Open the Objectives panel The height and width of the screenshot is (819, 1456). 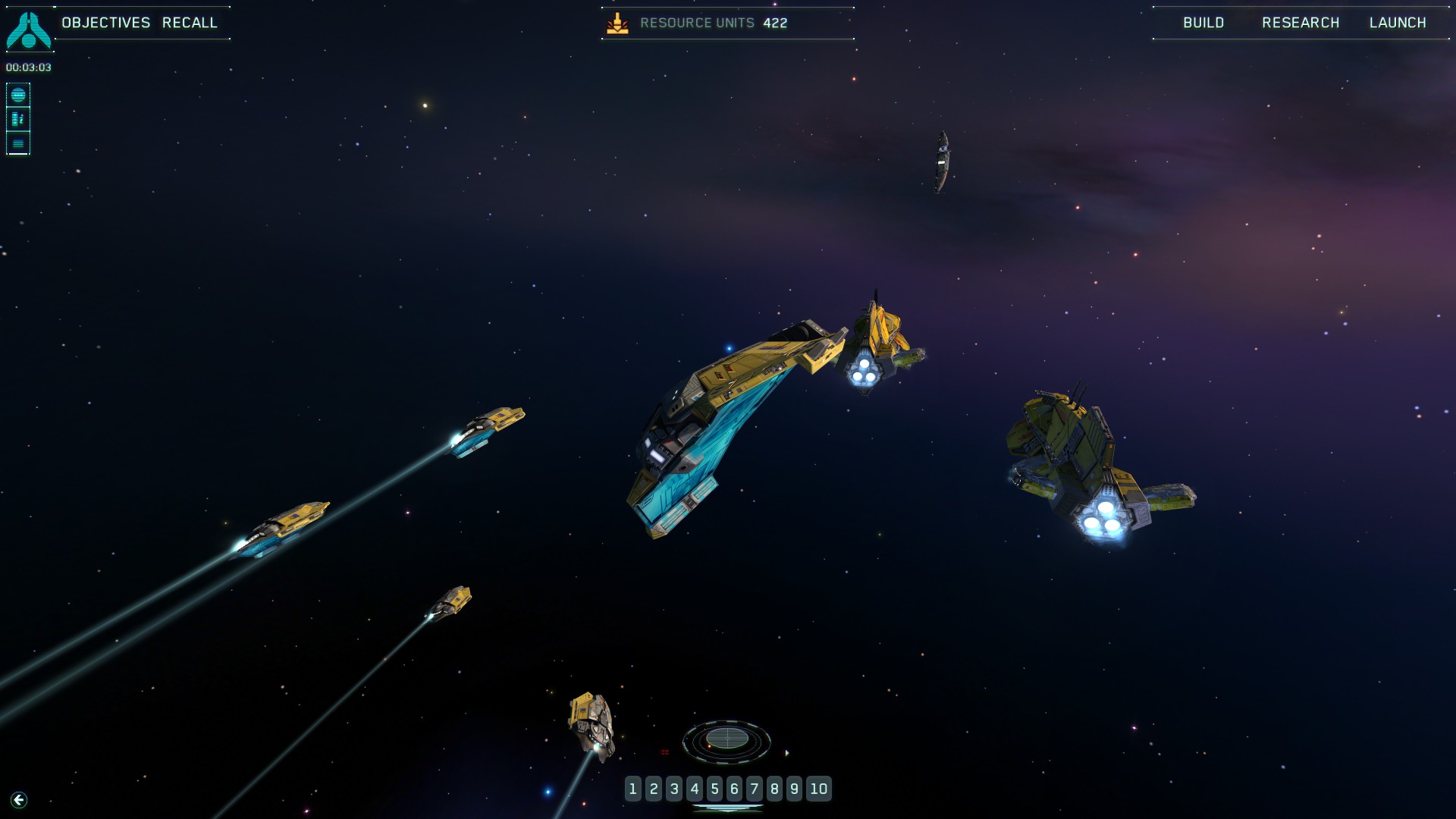point(106,23)
